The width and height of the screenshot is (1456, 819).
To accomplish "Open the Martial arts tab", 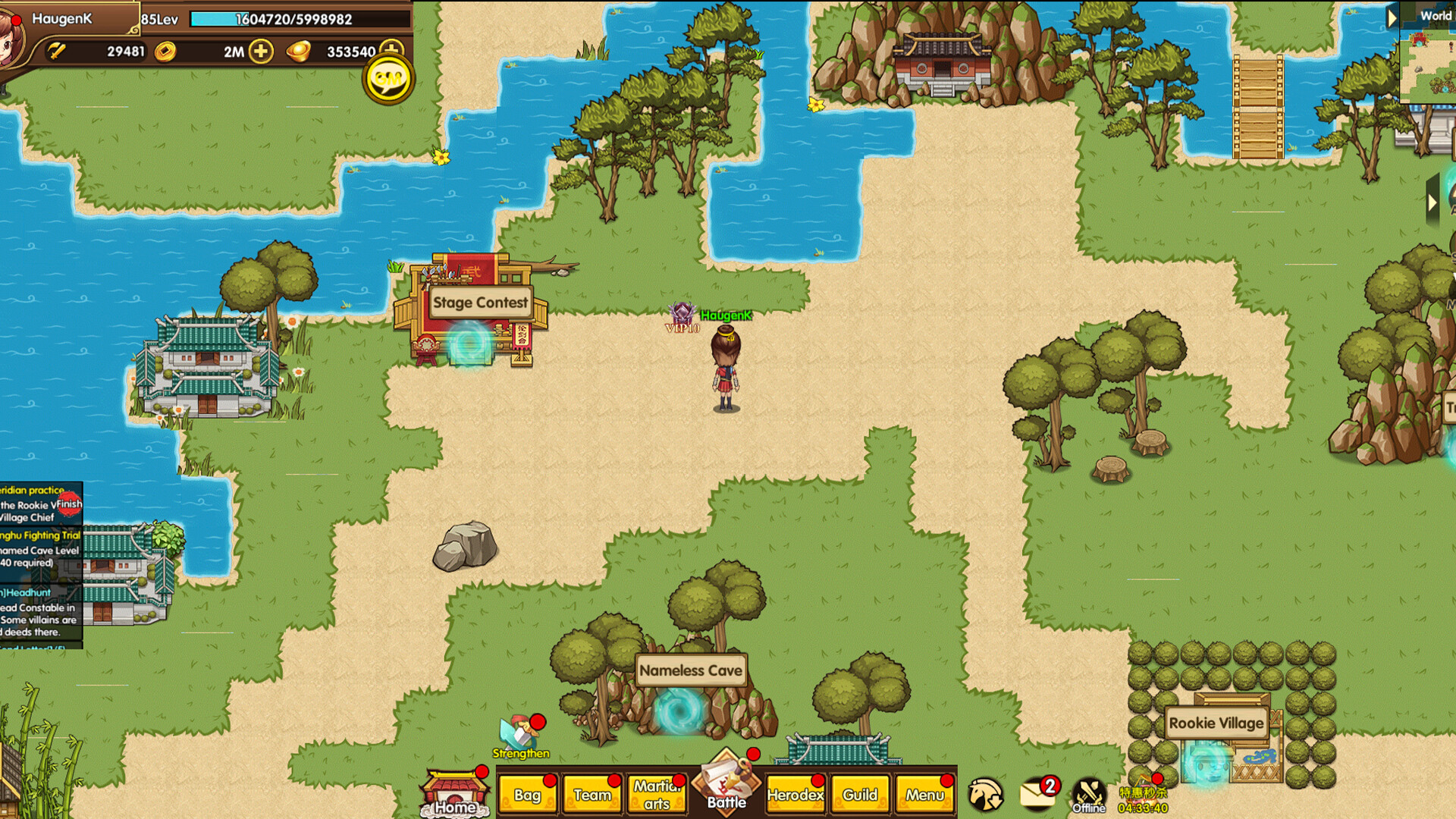I will 657,795.
